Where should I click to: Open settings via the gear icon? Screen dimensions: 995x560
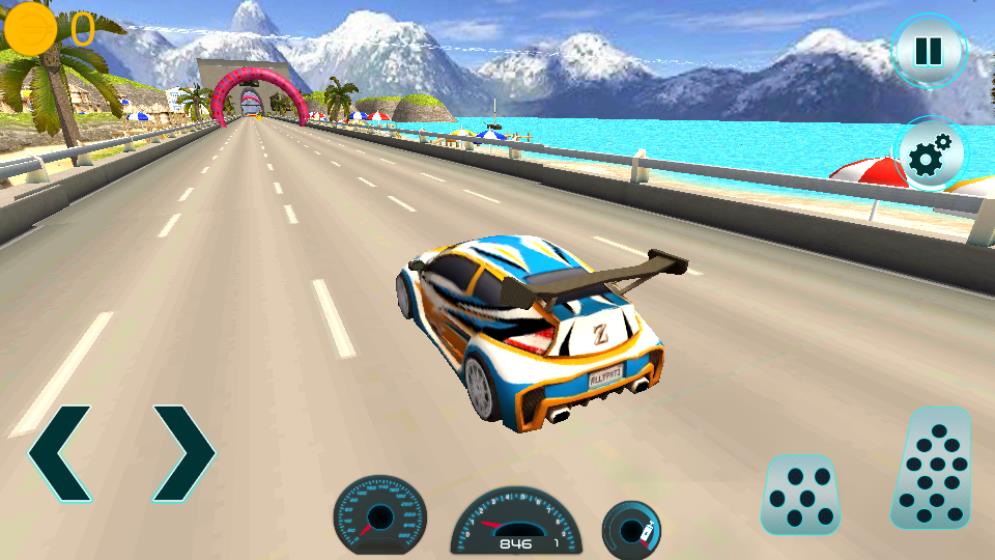point(931,155)
